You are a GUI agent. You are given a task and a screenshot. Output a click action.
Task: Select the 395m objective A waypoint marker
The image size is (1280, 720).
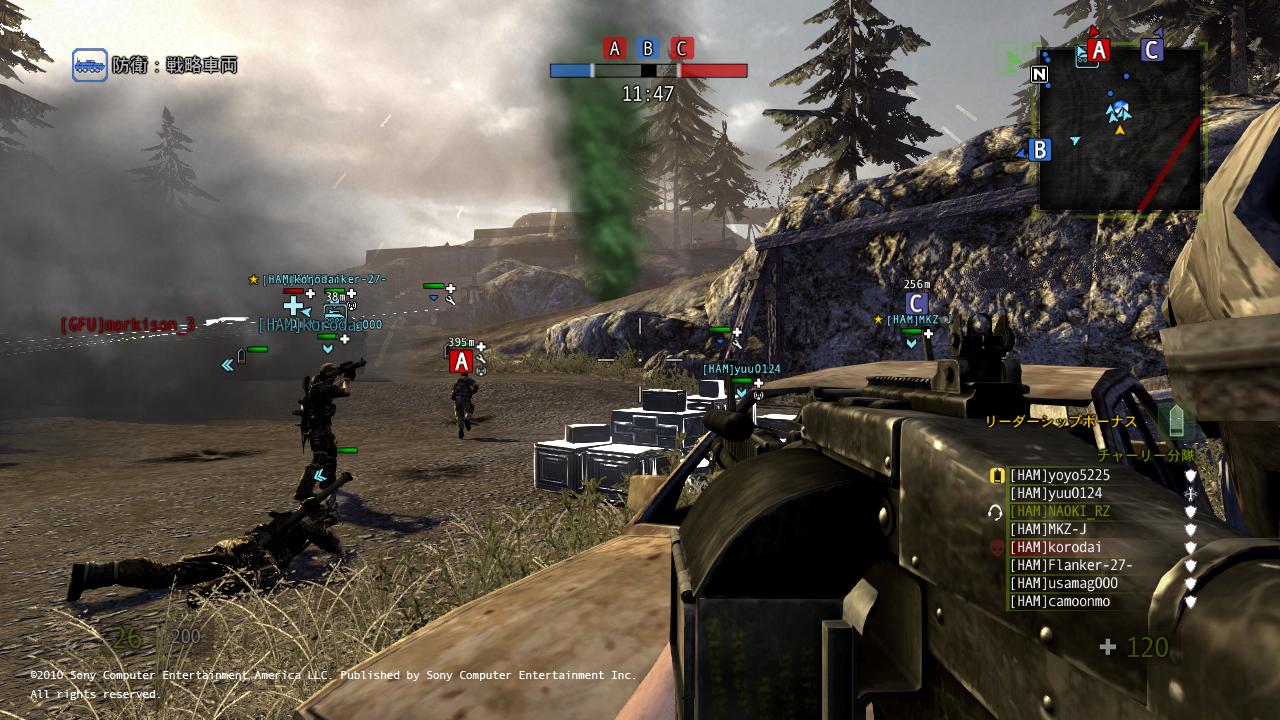(x=461, y=361)
